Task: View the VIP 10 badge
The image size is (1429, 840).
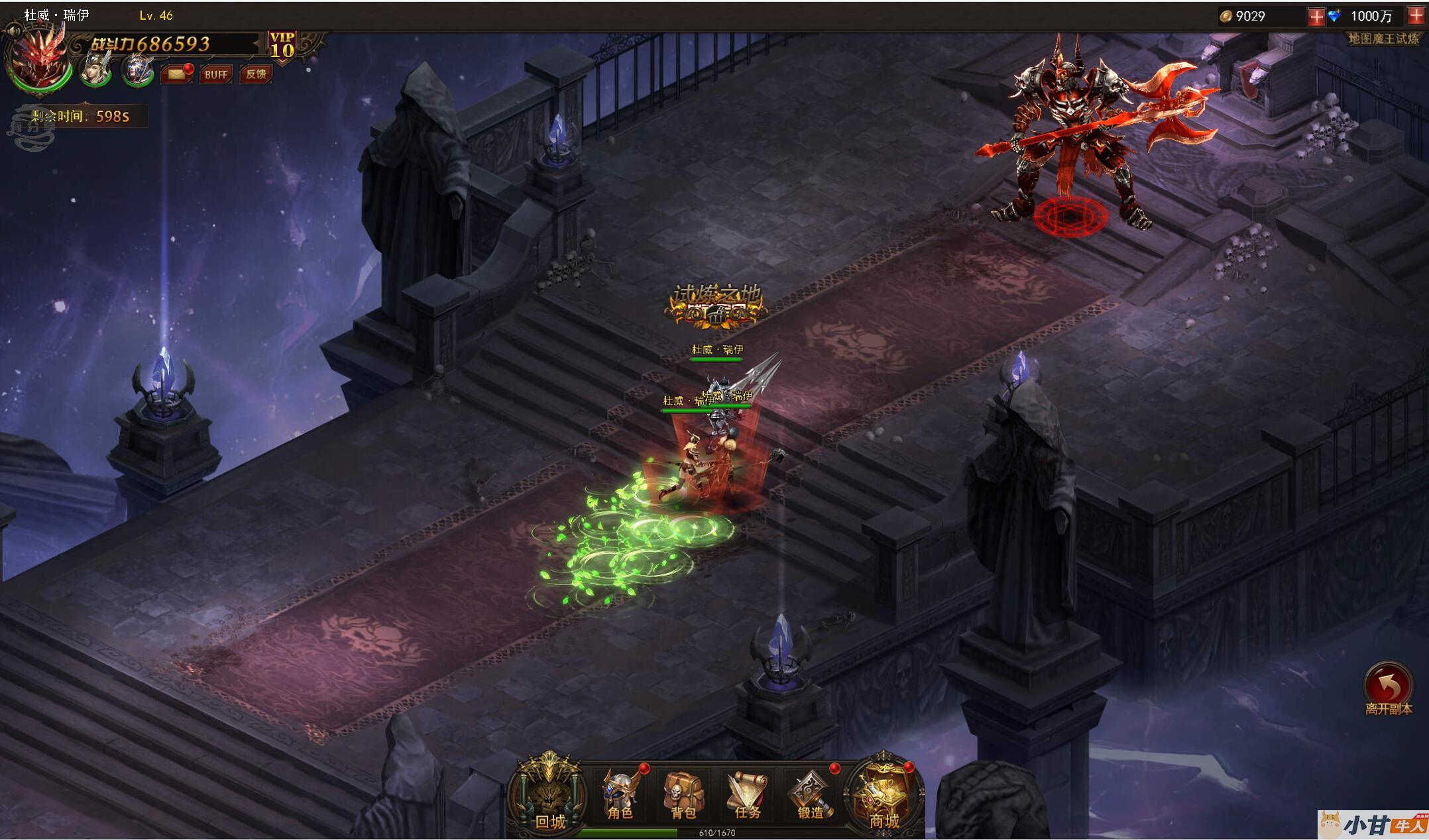Action: click(x=282, y=46)
